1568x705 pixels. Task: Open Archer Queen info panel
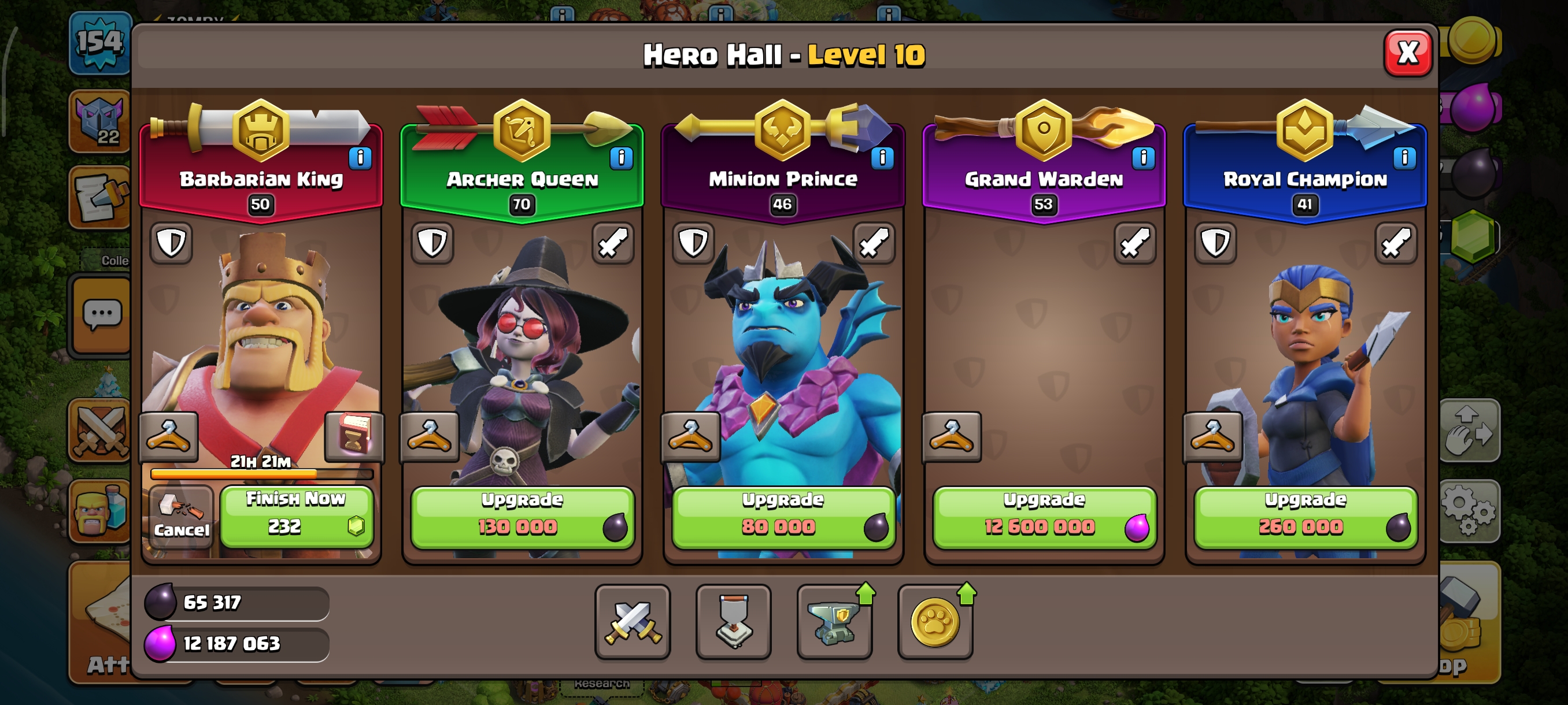point(621,158)
